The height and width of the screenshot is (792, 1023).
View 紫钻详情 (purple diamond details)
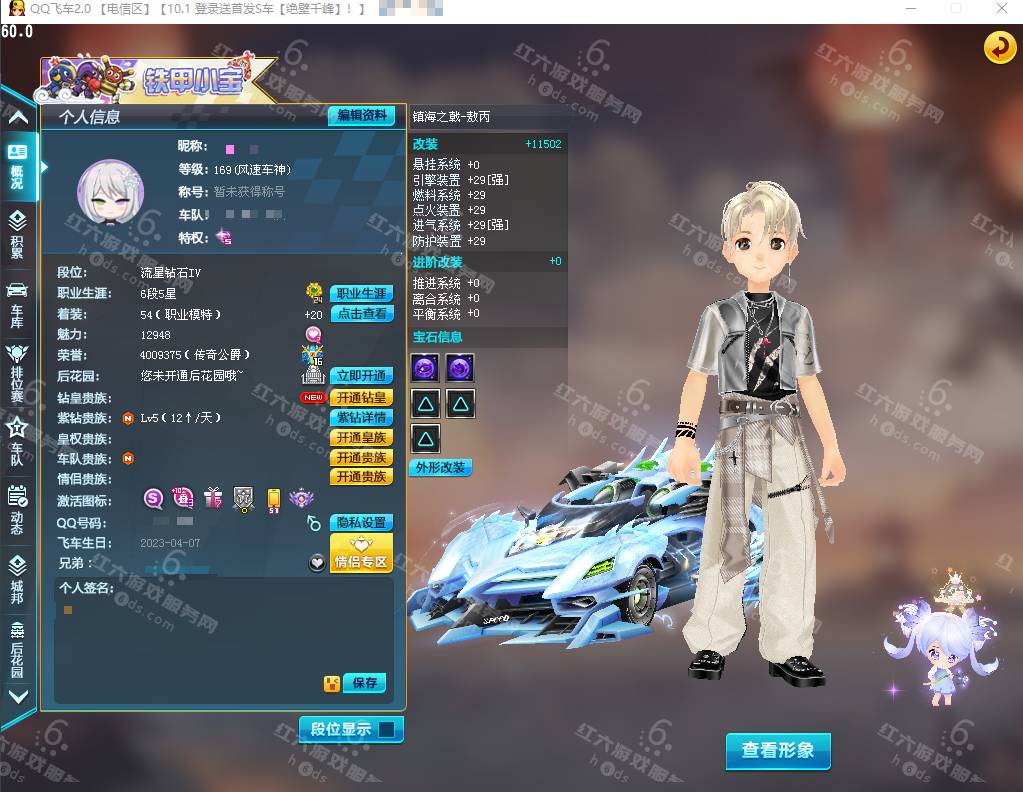point(361,418)
